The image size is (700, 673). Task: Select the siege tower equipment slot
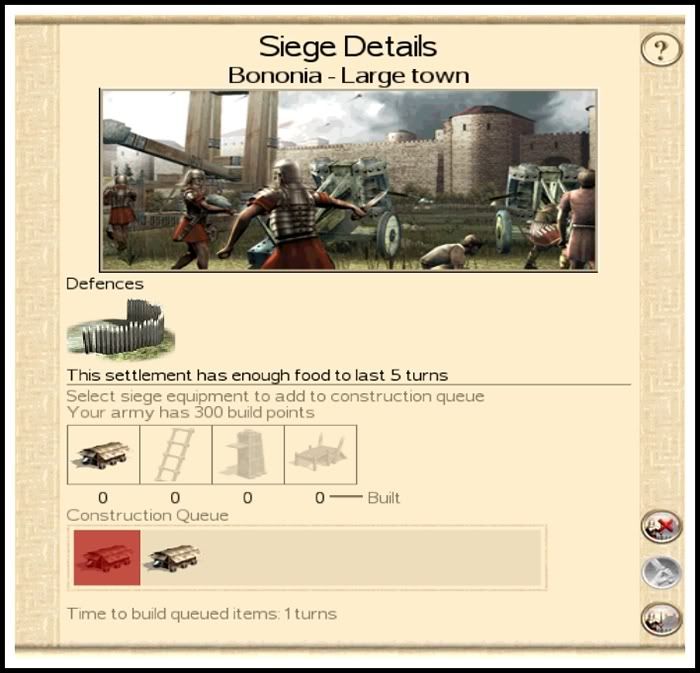tap(247, 455)
